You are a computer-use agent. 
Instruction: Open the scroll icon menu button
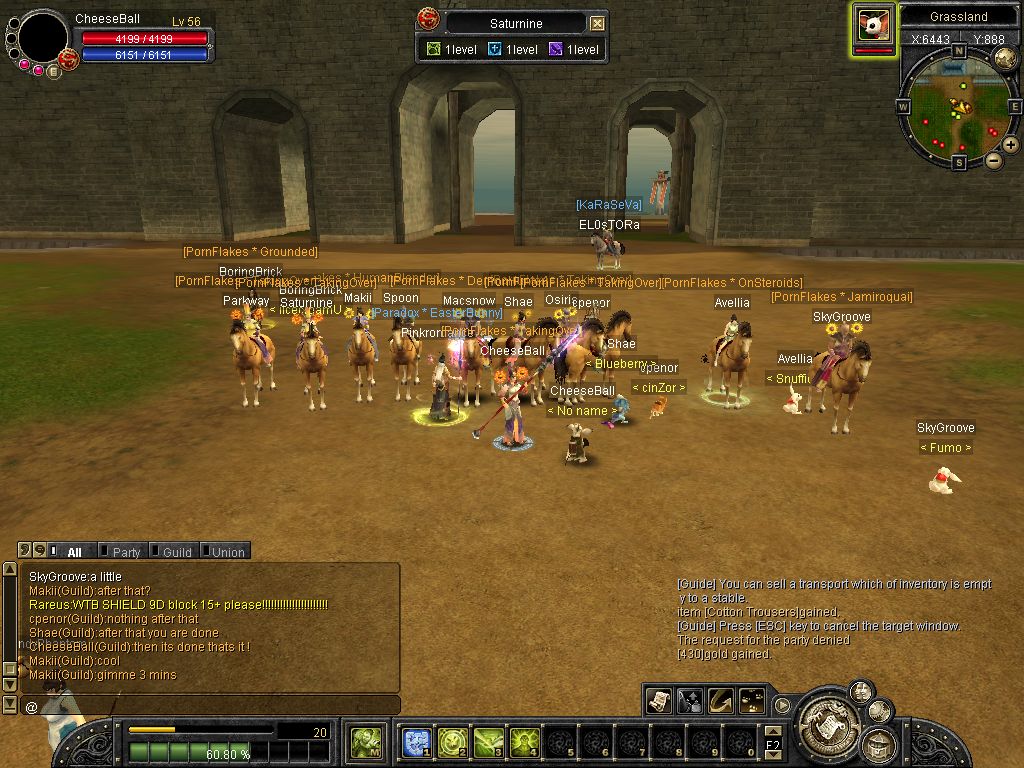(x=660, y=701)
